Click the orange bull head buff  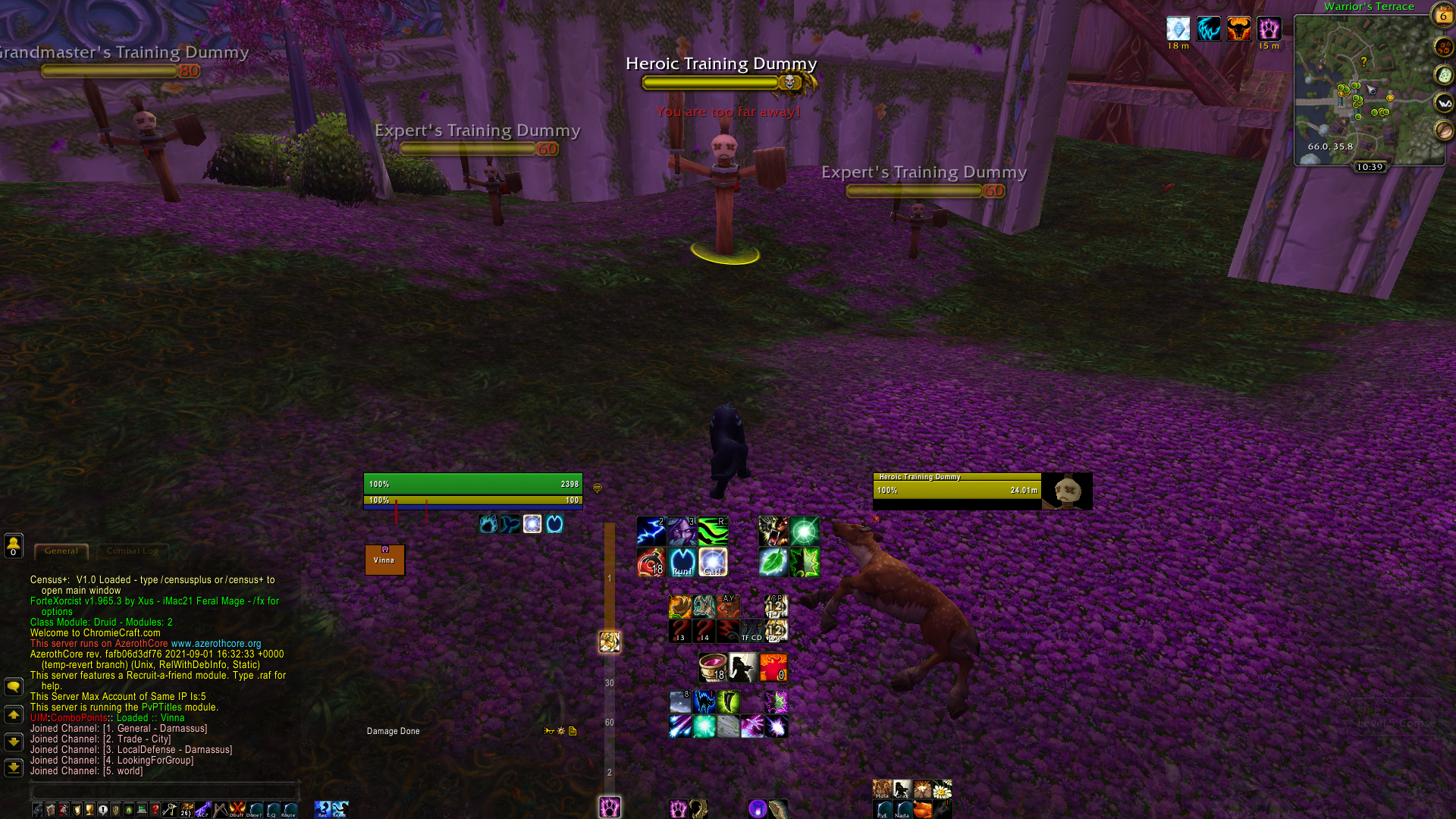[1238, 29]
